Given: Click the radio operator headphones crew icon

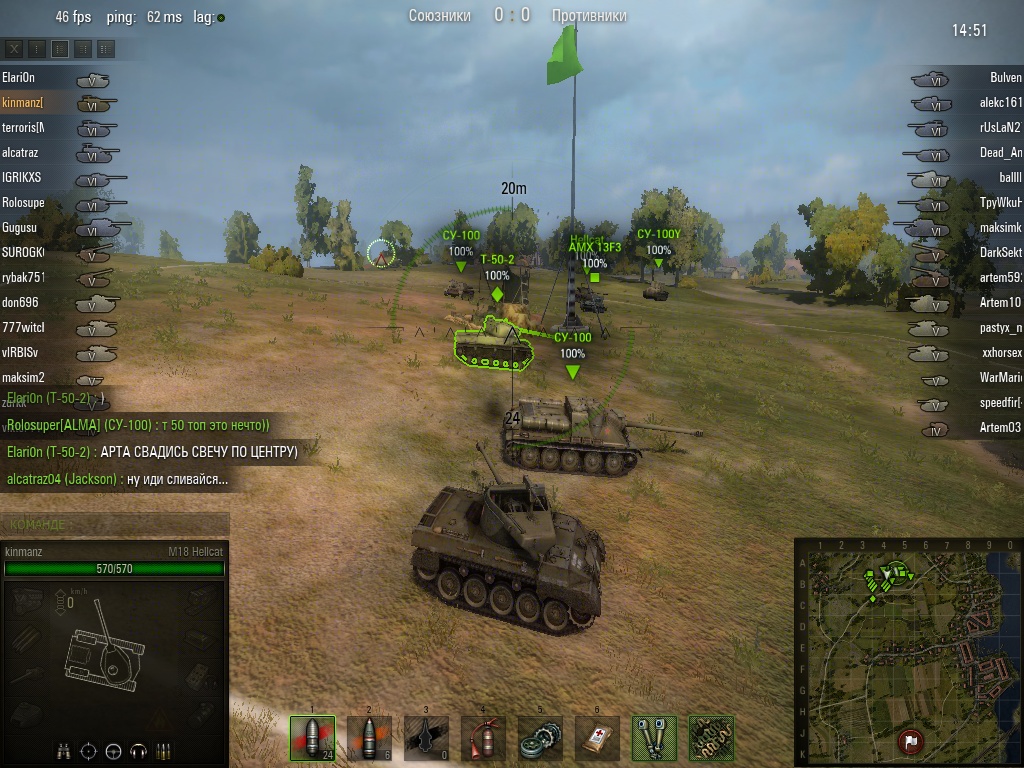Looking at the screenshot, I should click(x=138, y=750).
